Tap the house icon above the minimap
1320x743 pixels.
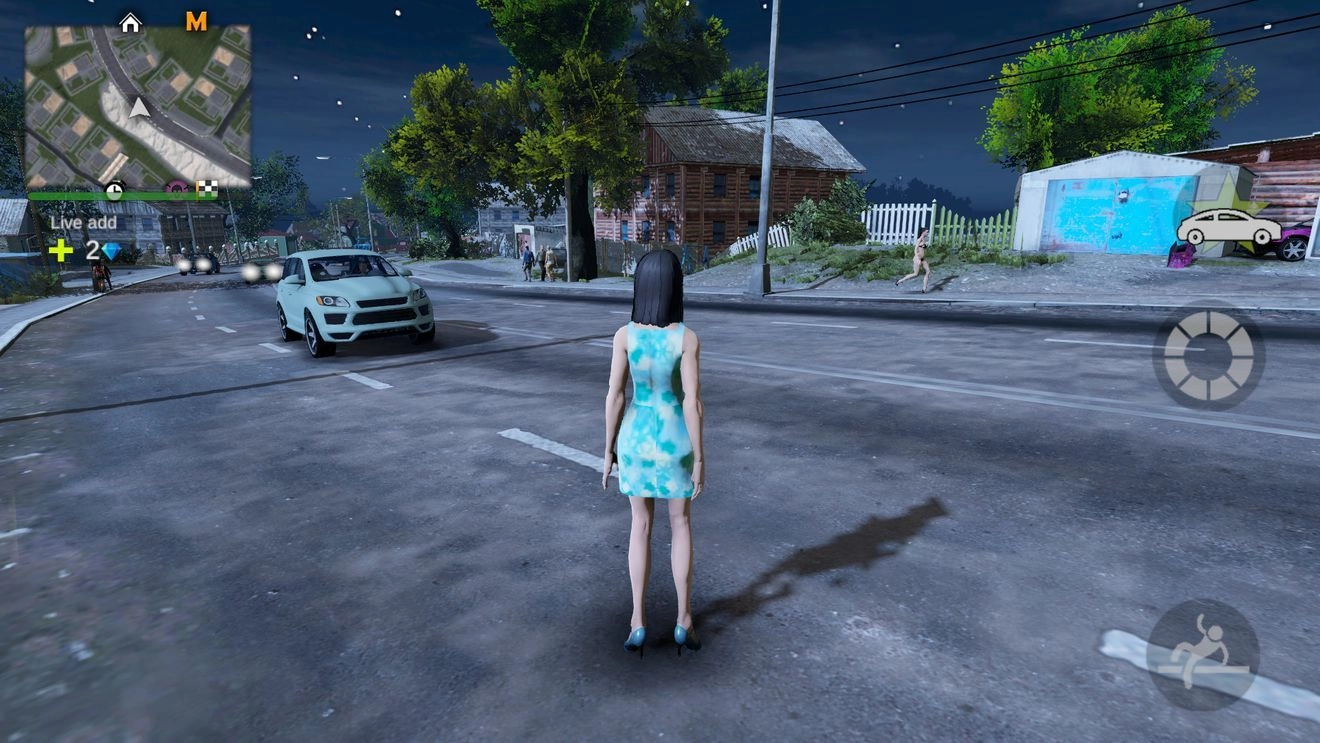click(x=130, y=22)
